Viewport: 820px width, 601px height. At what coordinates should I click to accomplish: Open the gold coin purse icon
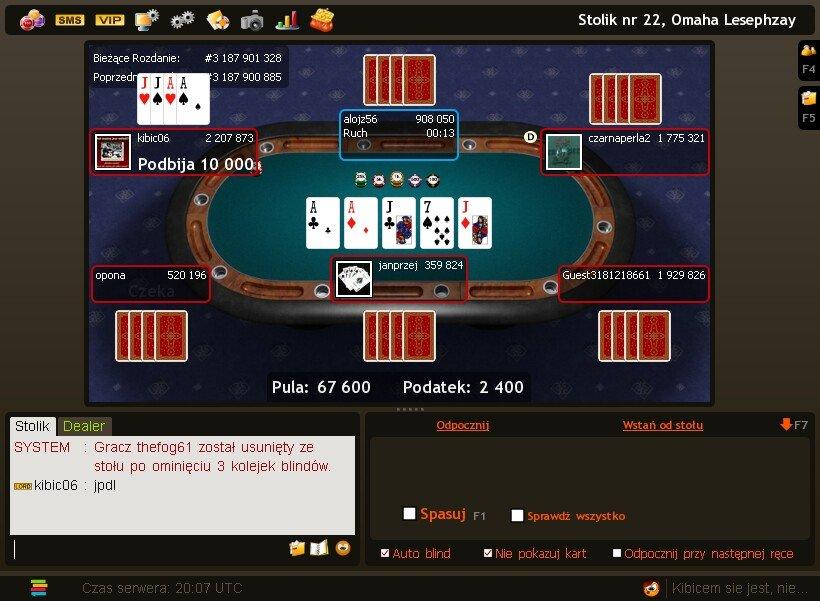[322, 19]
